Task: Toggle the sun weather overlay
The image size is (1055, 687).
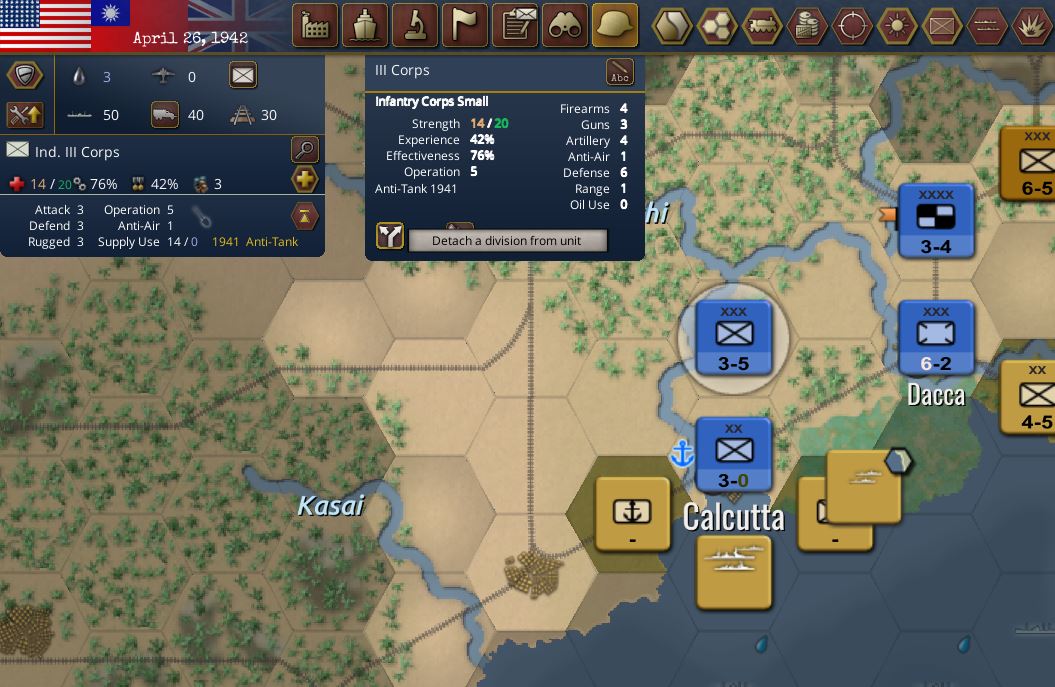Action: pos(897,25)
